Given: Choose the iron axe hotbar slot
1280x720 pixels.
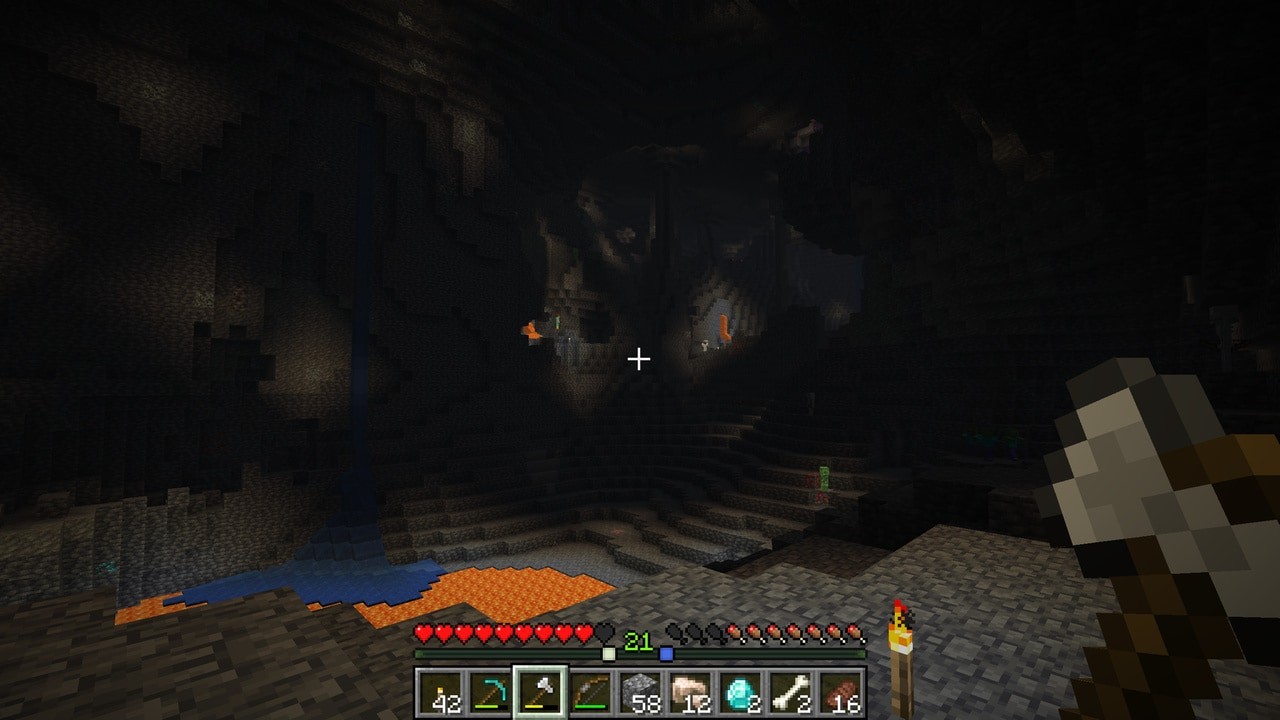Looking at the screenshot, I should (540, 692).
